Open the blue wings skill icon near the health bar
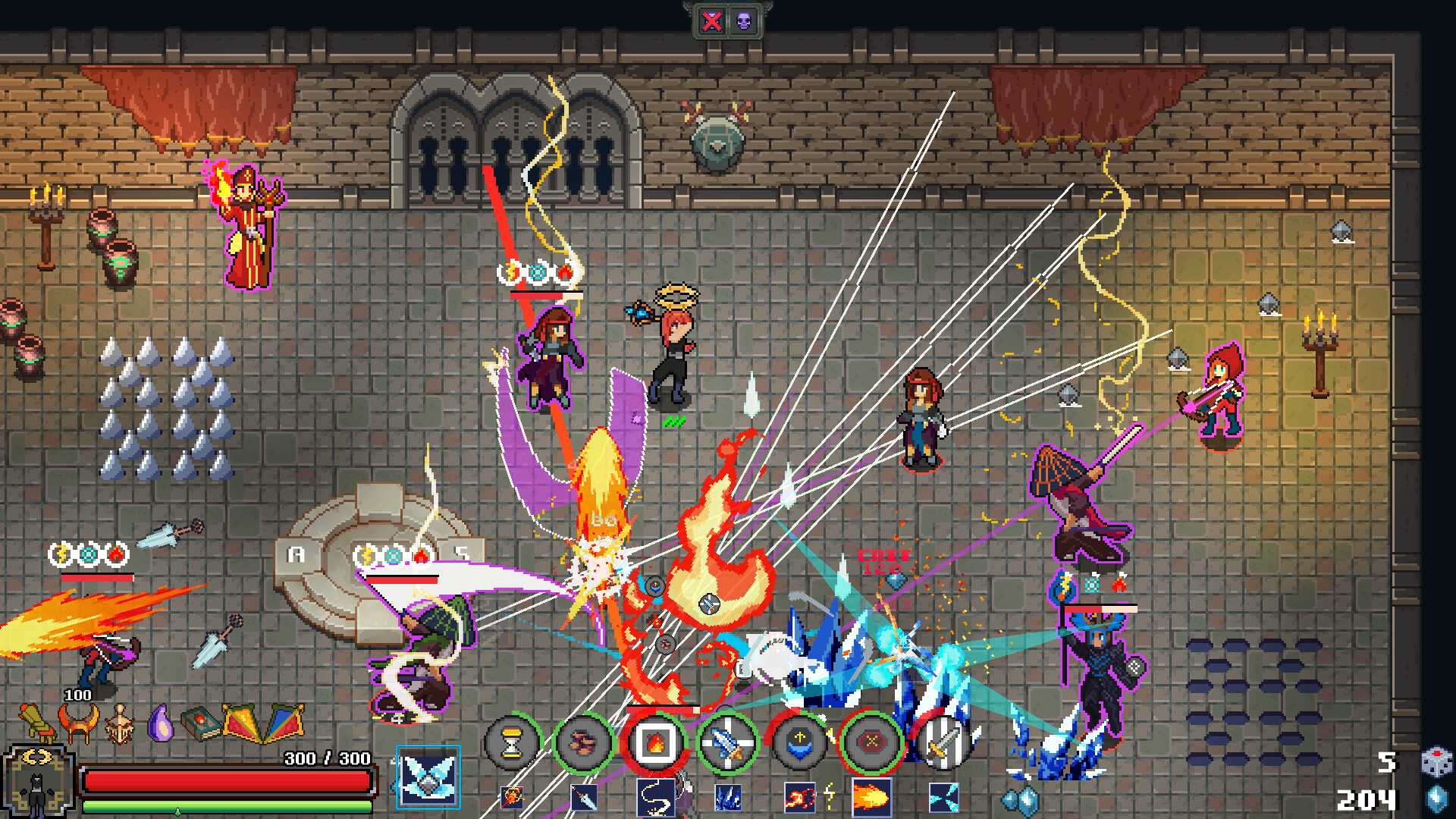Screen dimensions: 1456x819 [430, 780]
